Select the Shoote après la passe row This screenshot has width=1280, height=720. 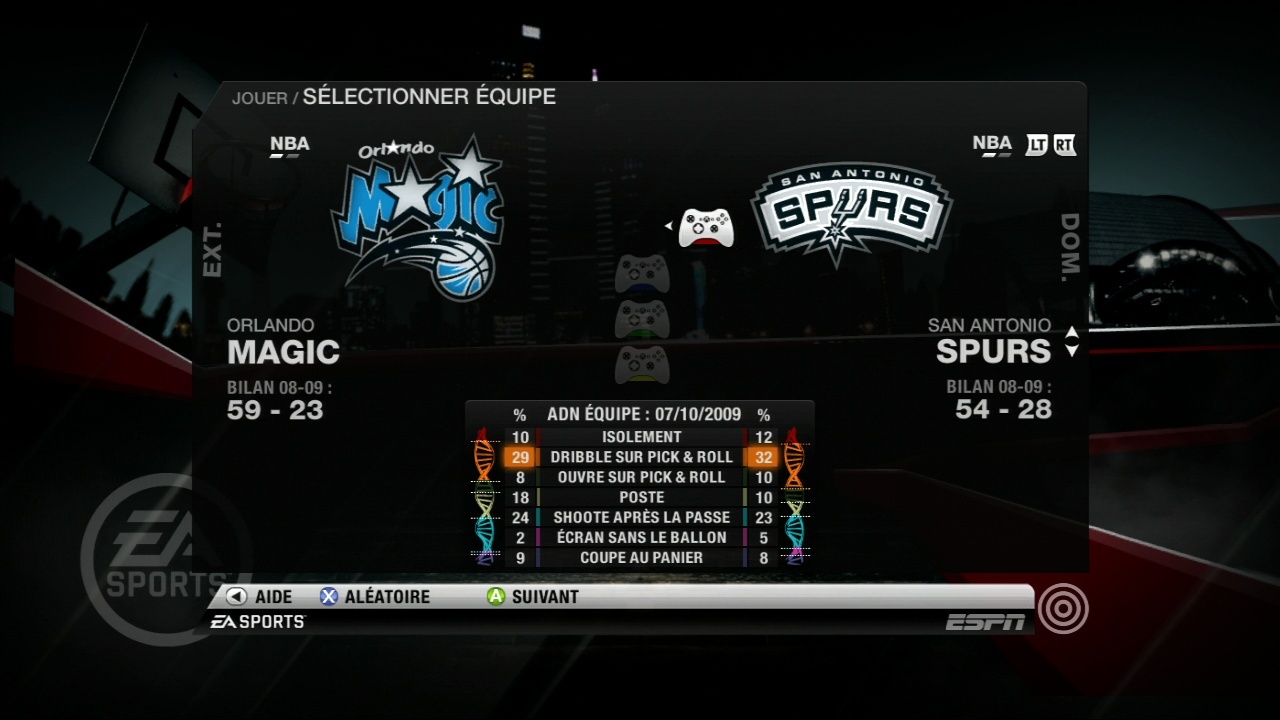point(641,517)
